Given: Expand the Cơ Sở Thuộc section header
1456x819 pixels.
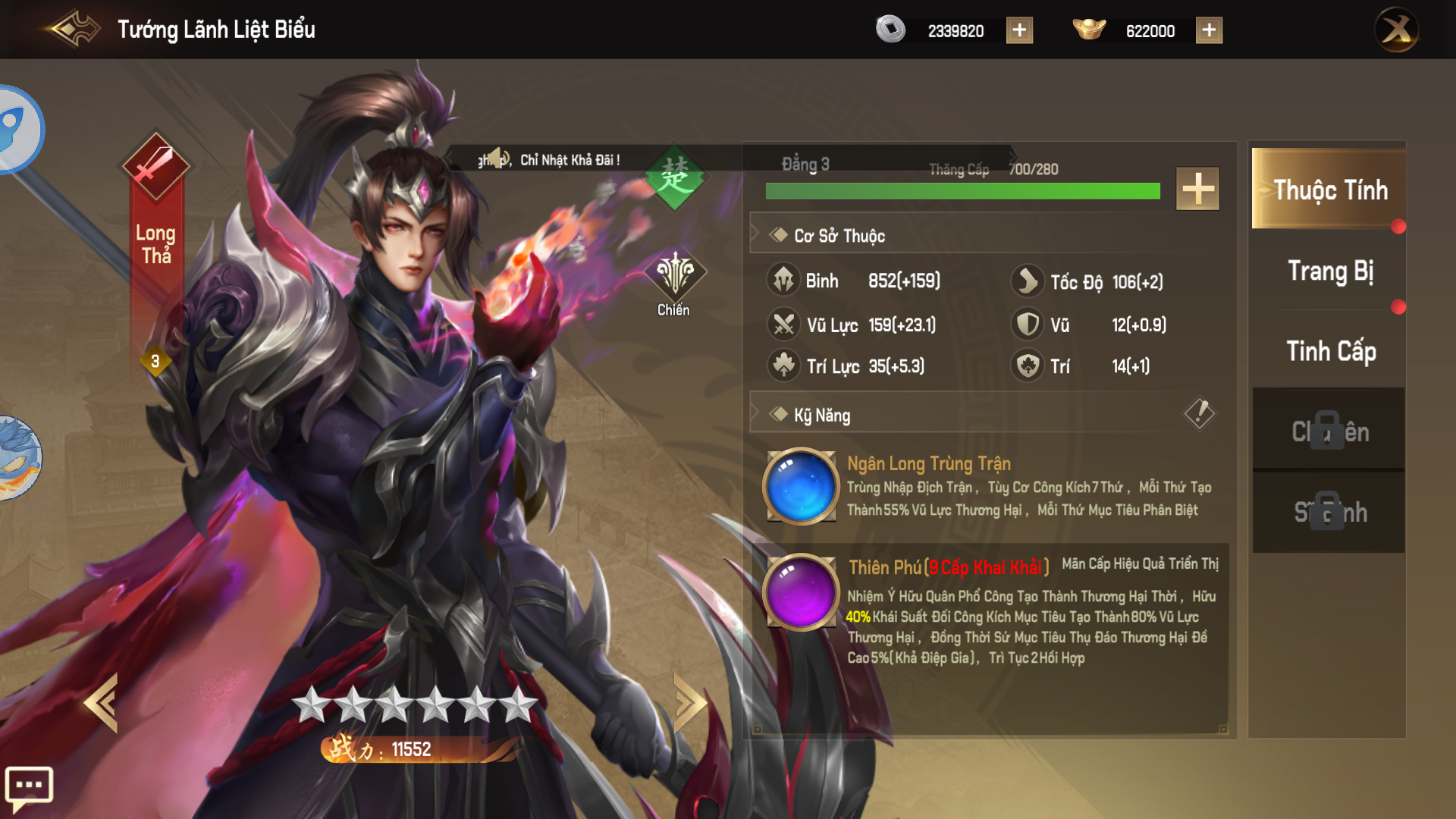Looking at the screenshot, I should click(839, 236).
